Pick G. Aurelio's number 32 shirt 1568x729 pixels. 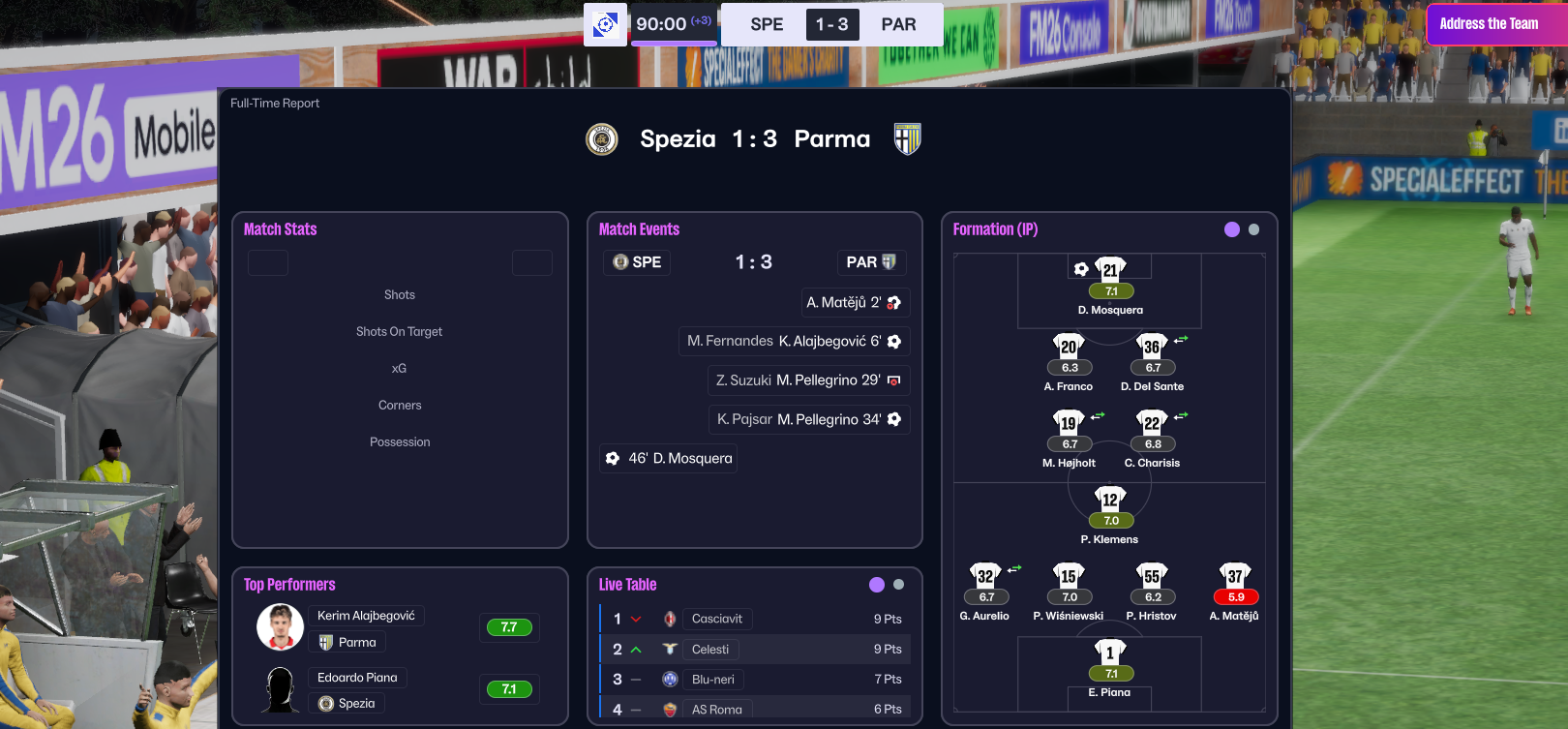click(x=985, y=576)
